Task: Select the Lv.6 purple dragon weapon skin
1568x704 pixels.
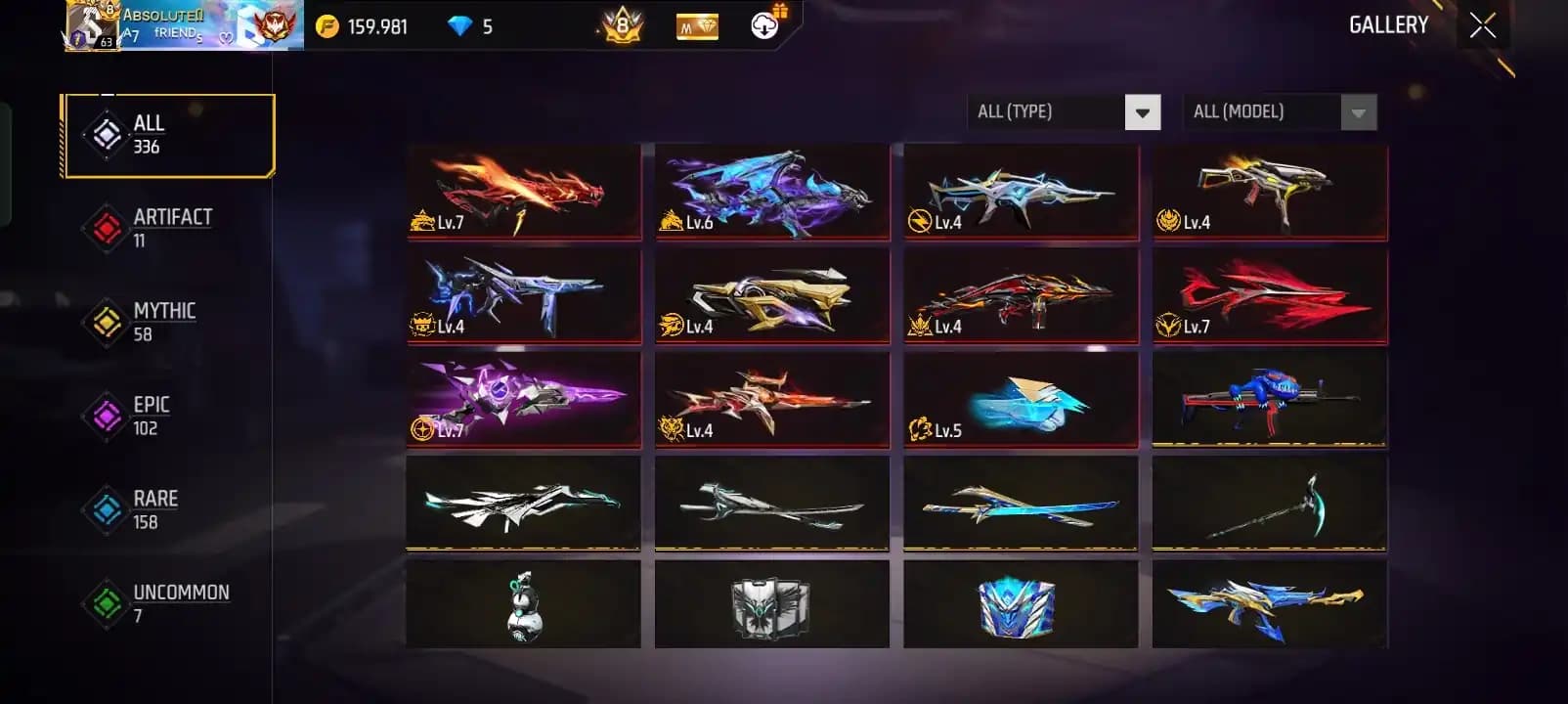Action: click(x=772, y=192)
